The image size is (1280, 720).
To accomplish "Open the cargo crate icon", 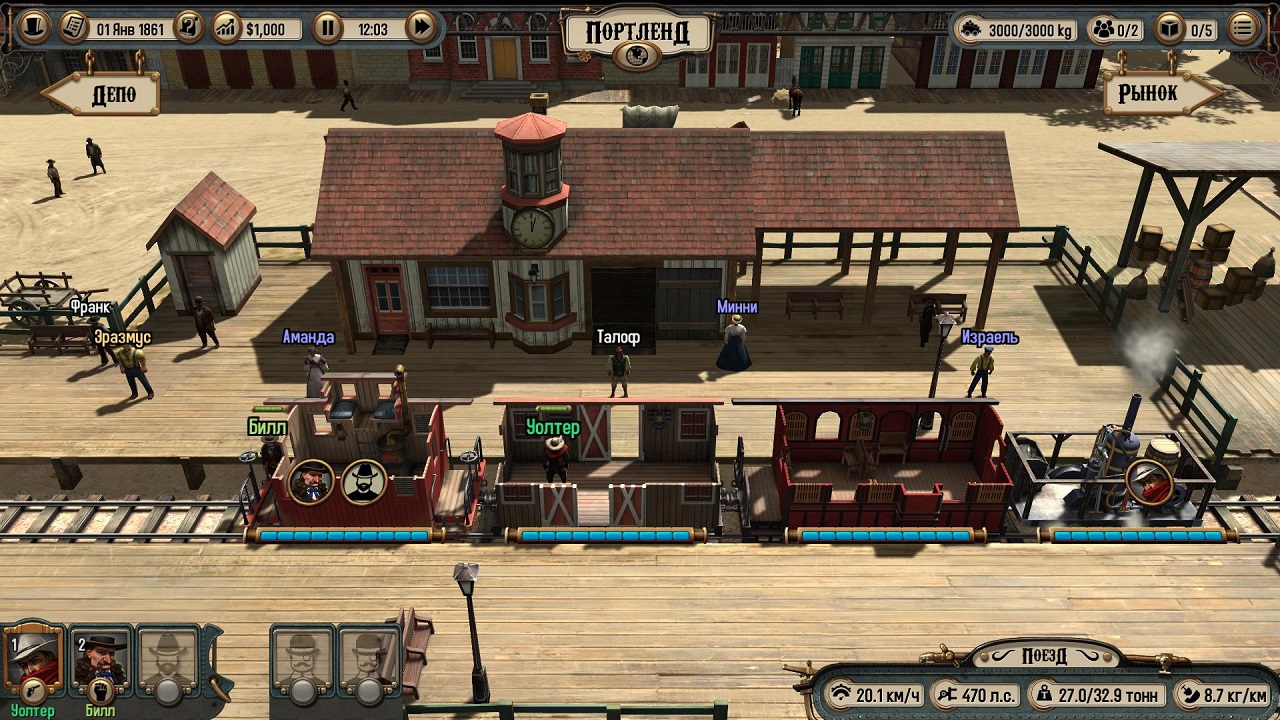I will [x=1167, y=29].
